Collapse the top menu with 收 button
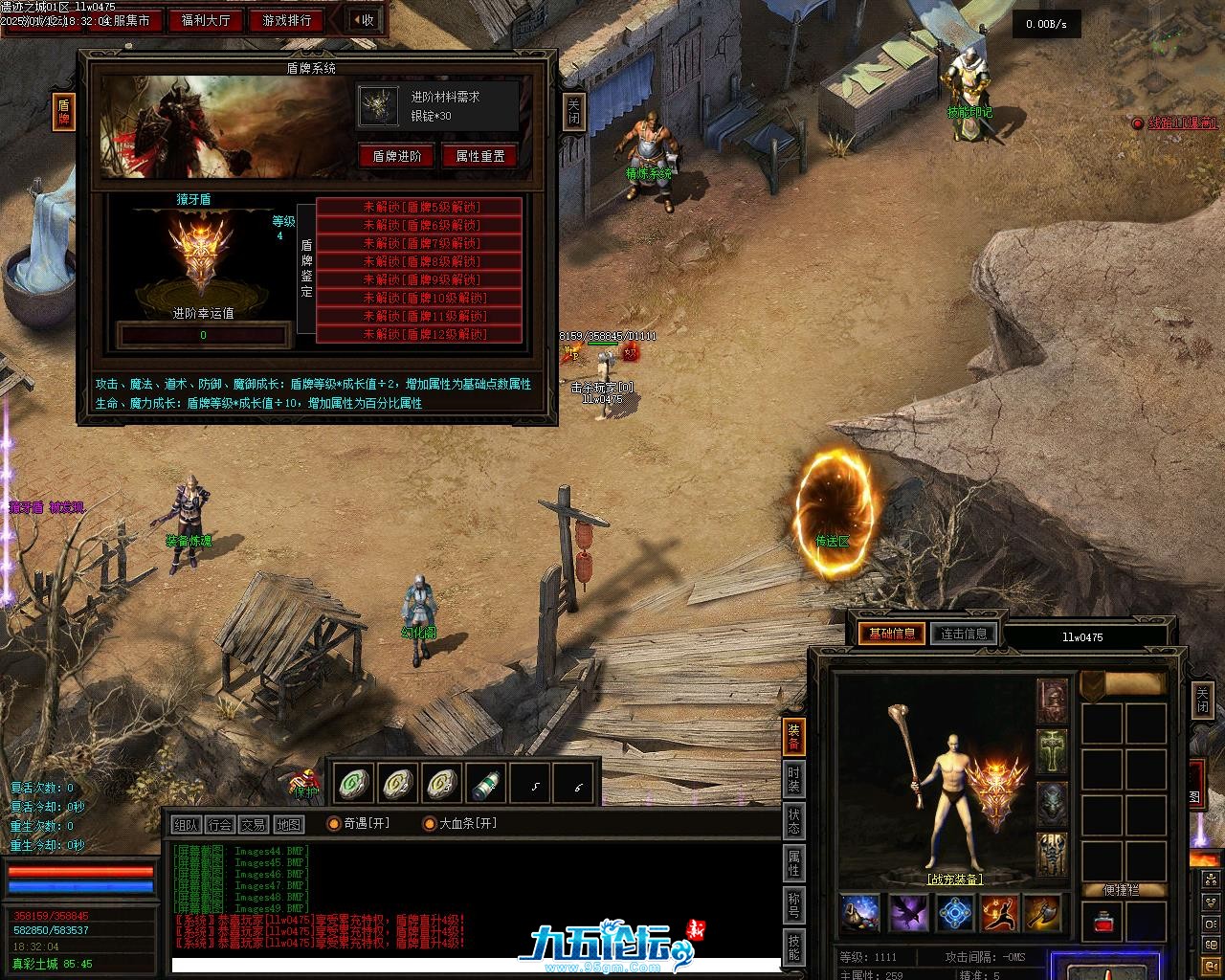 363,20
